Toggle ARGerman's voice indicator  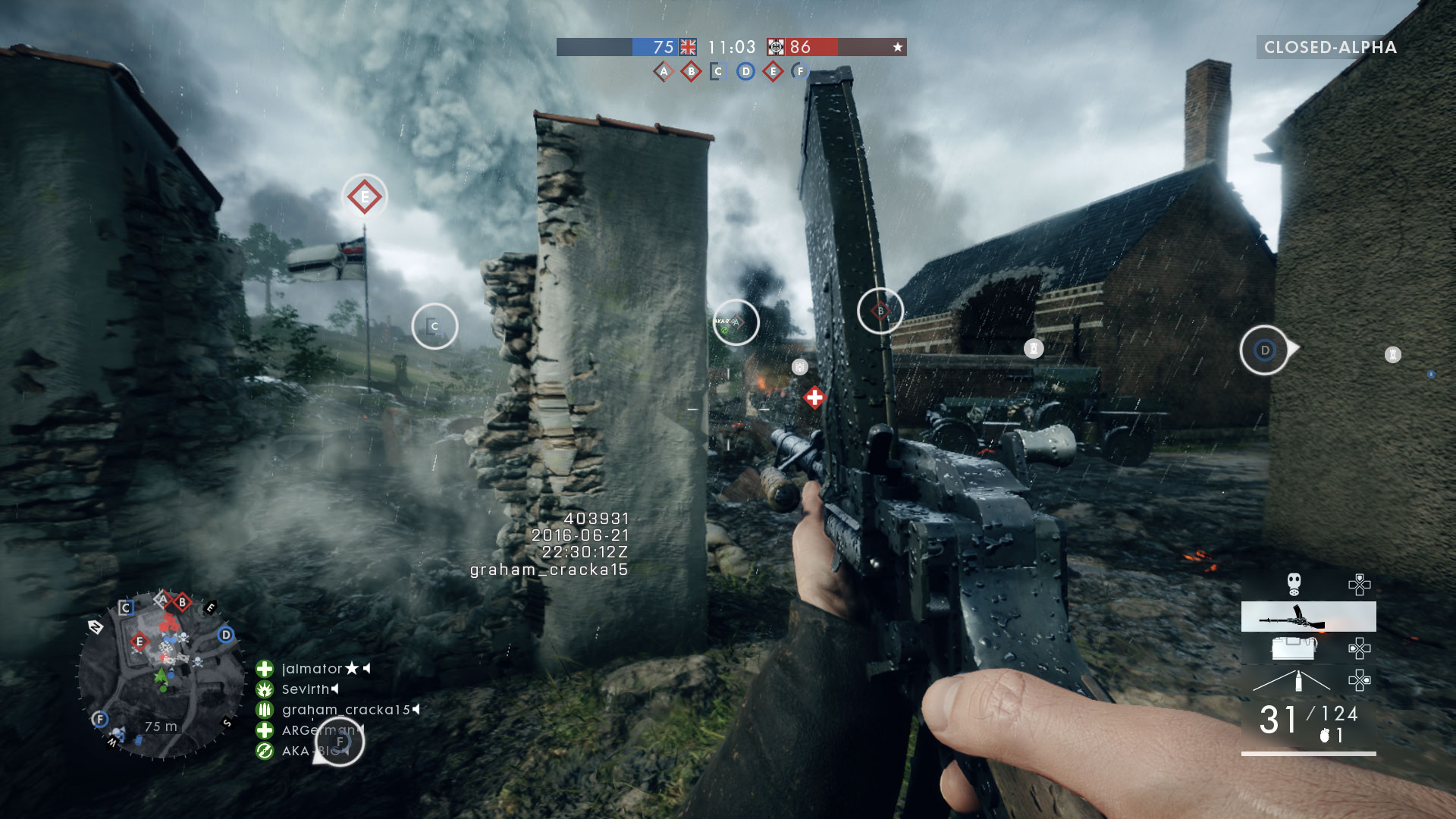[x=361, y=730]
